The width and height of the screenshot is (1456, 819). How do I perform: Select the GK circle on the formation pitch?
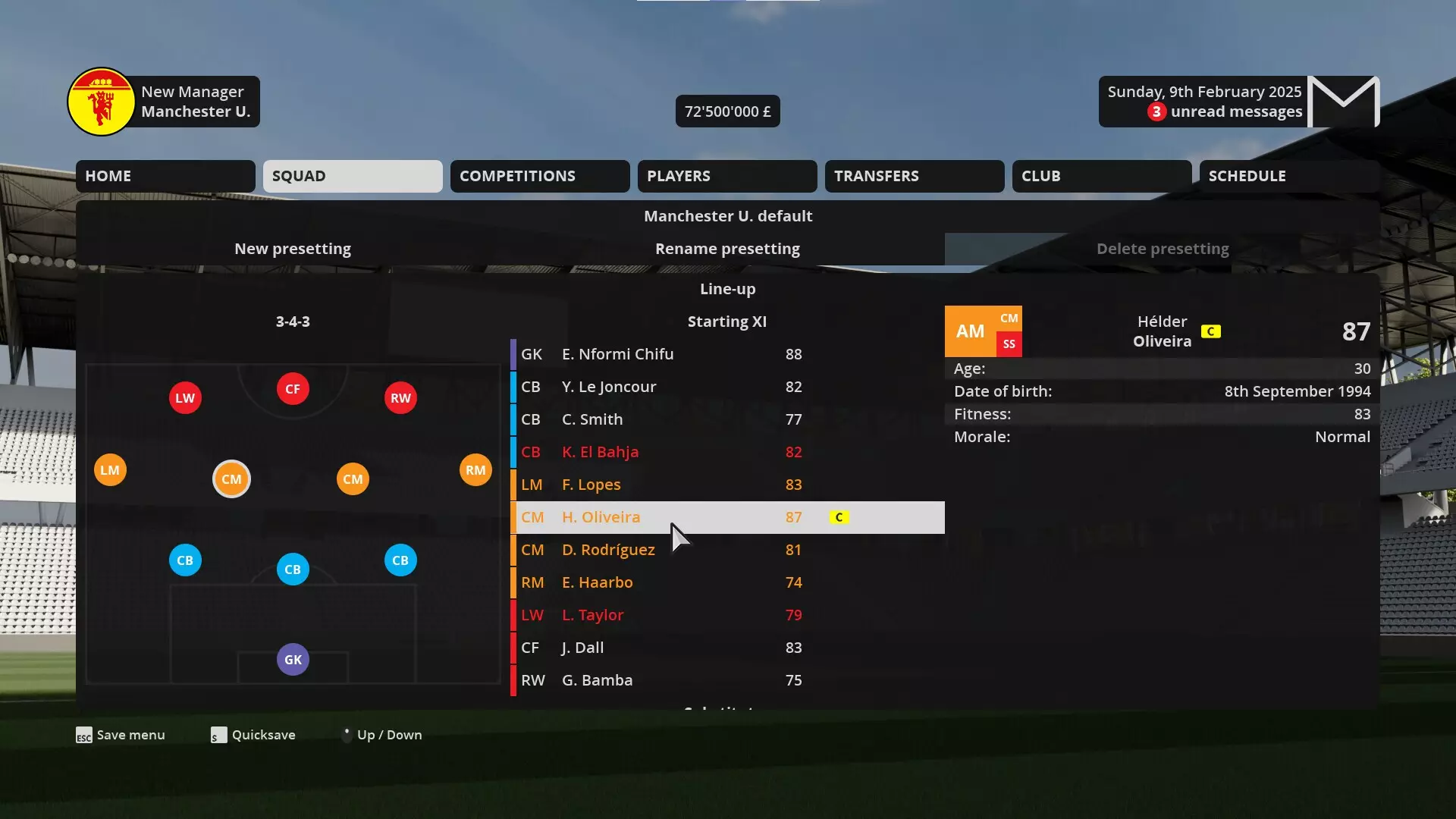pos(292,659)
